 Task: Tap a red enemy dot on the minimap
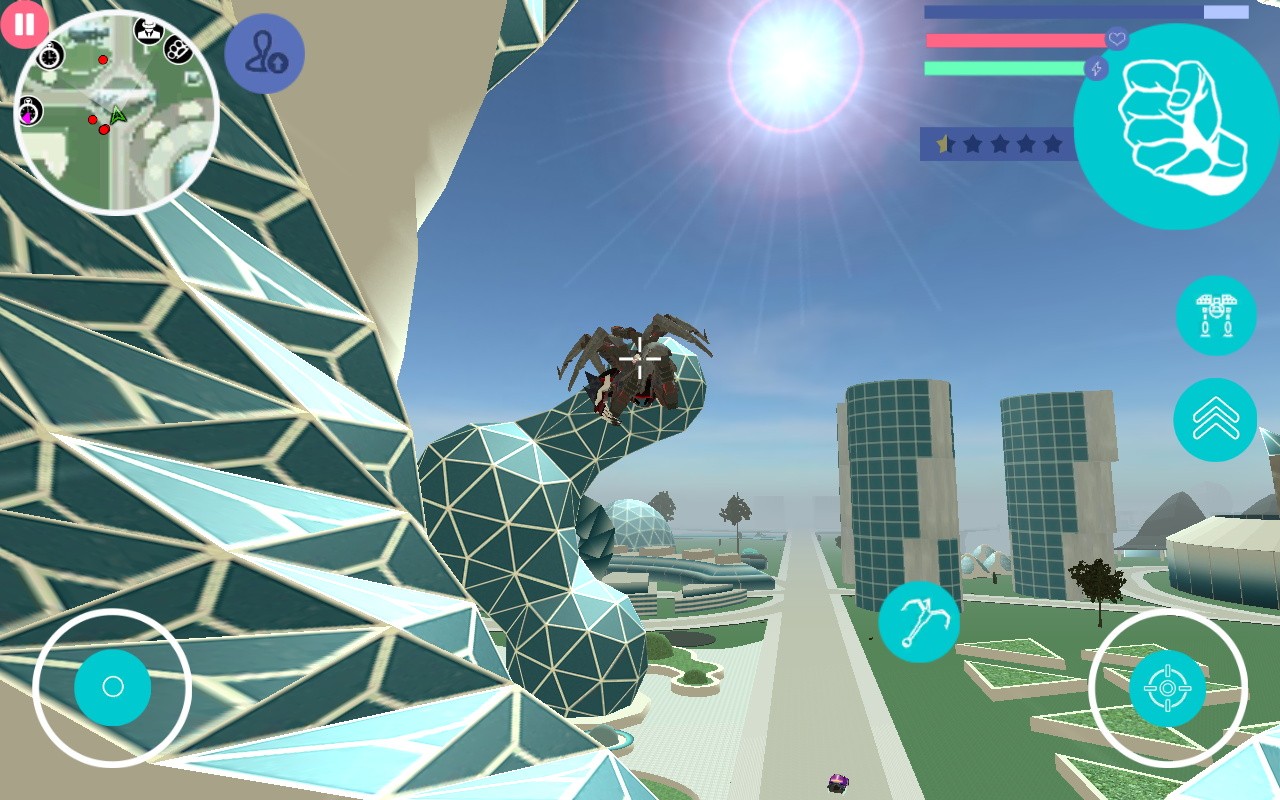[x=104, y=59]
